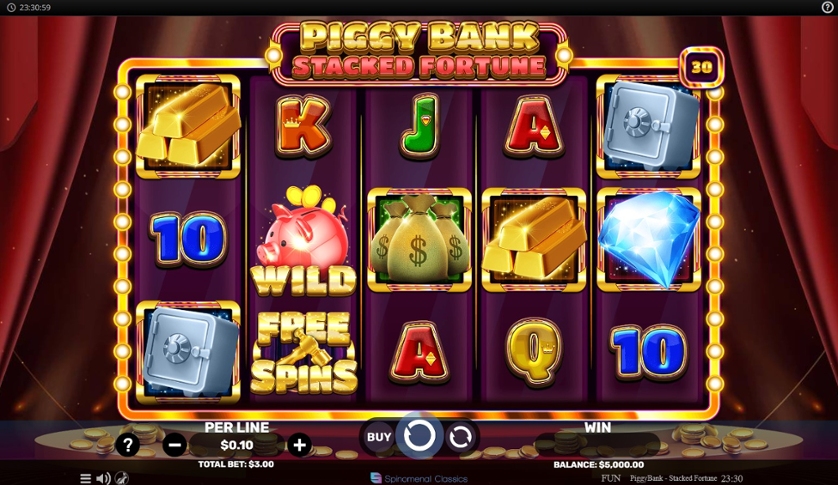
Task: Increase the per line bet
Action: click(x=298, y=445)
